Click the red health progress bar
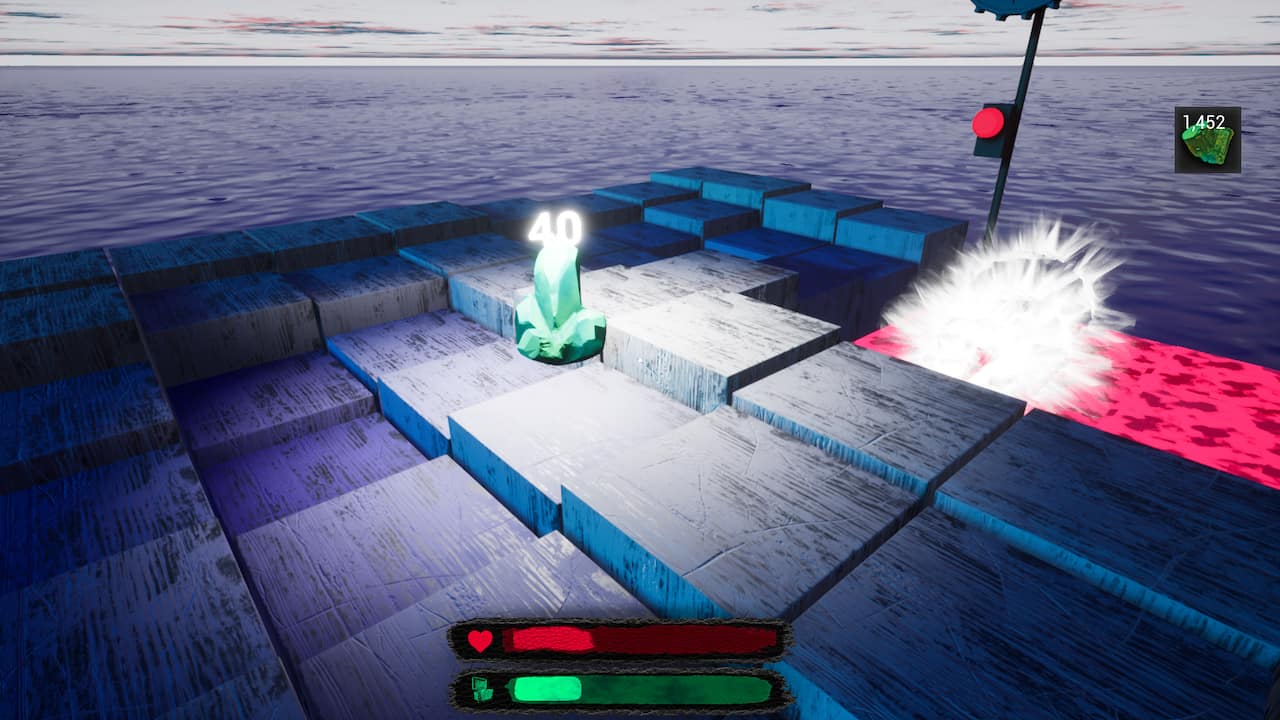This screenshot has height=720, width=1280. click(x=640, y=640)
